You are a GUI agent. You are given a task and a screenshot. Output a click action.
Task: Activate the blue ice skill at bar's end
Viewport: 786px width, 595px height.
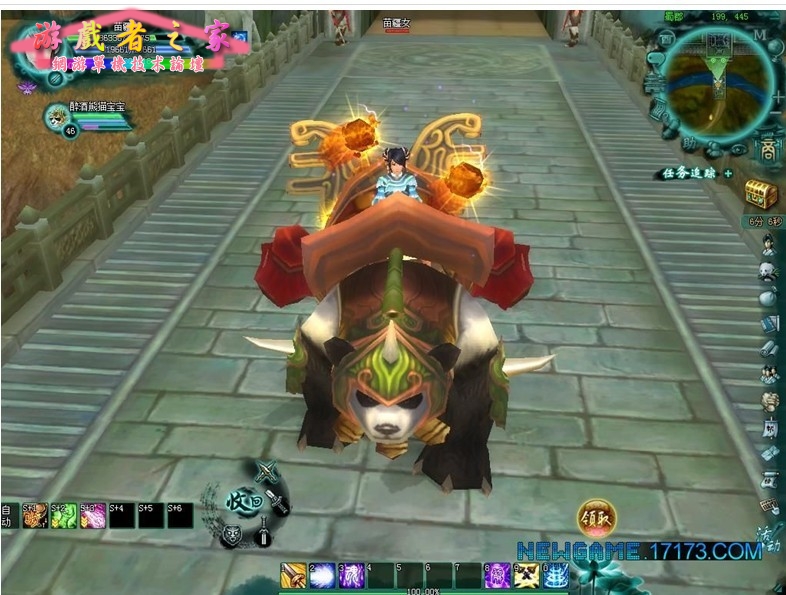[555, 575]
